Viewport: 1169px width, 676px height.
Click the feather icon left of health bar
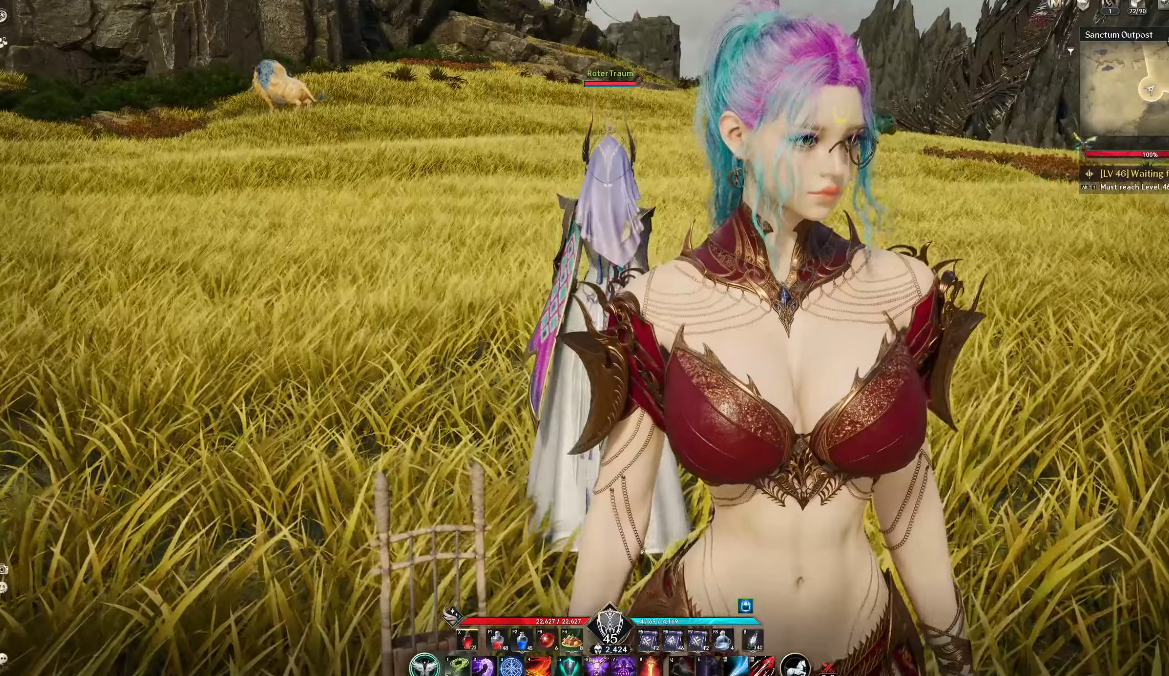tap(452, 616)
